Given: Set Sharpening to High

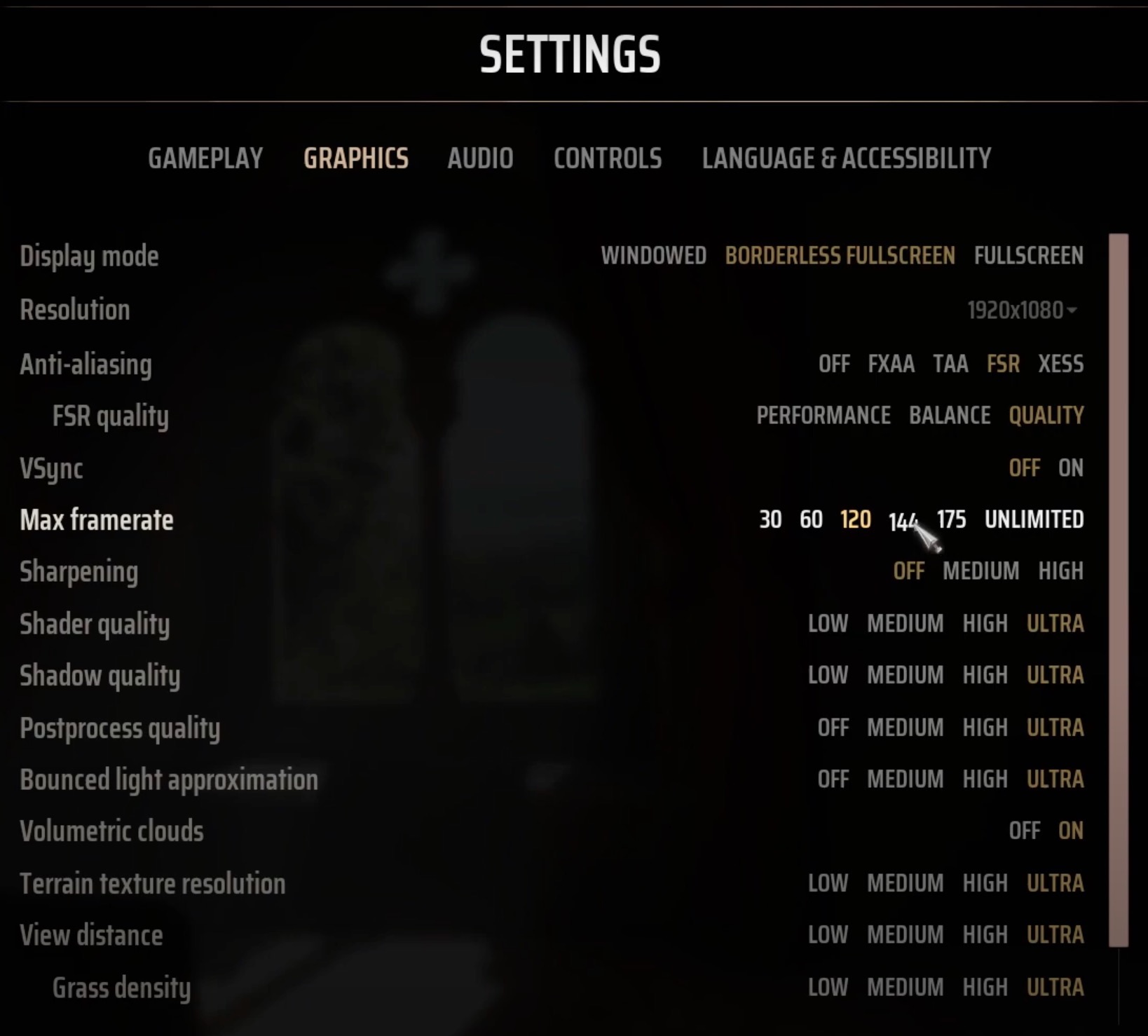Looking at the screenshot, I should coord(1060,571).
